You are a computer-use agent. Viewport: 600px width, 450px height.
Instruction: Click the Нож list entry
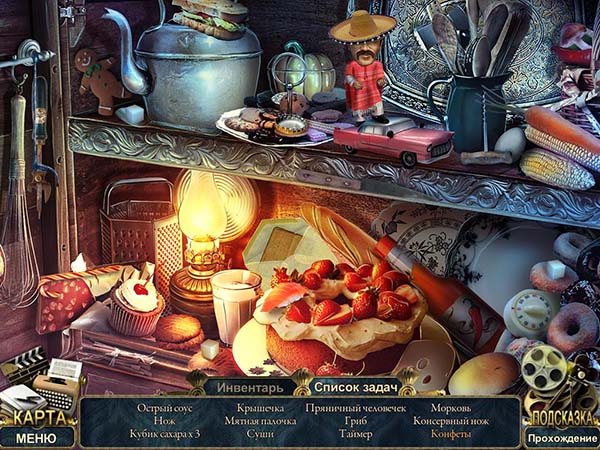click(165, 421)
